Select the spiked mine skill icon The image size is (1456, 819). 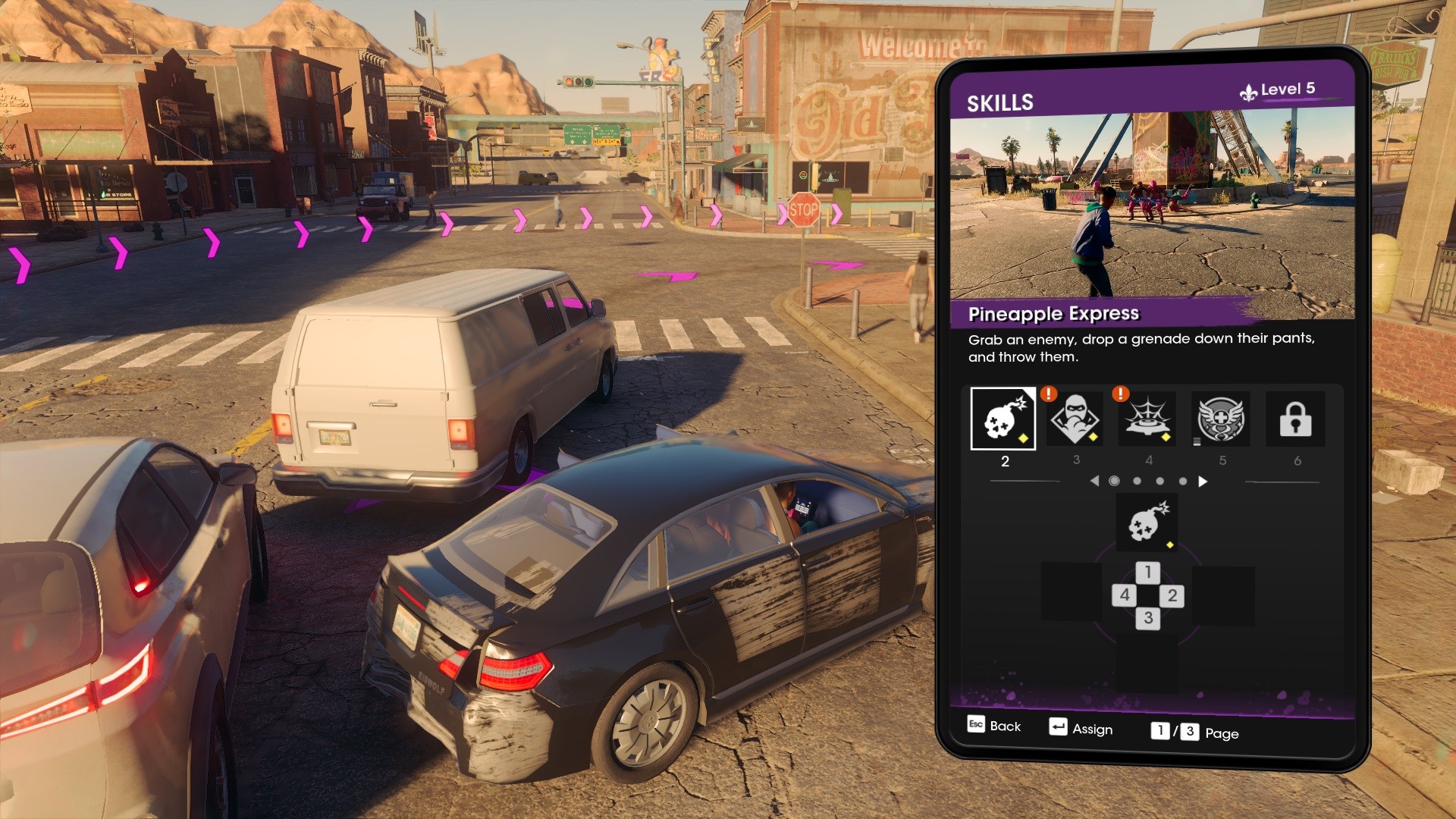(1147, 419)
